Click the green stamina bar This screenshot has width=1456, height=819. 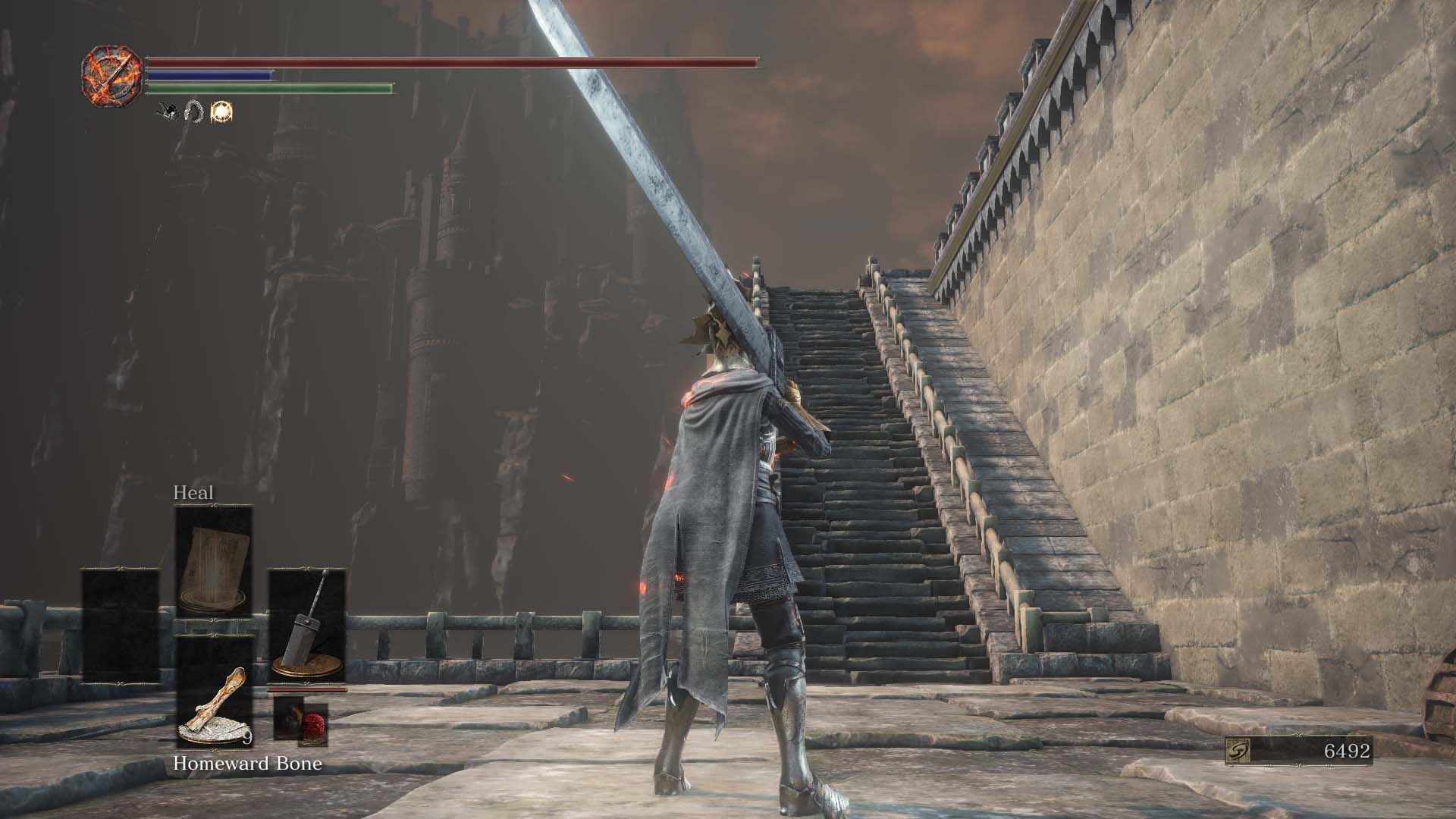coord(269,88)
